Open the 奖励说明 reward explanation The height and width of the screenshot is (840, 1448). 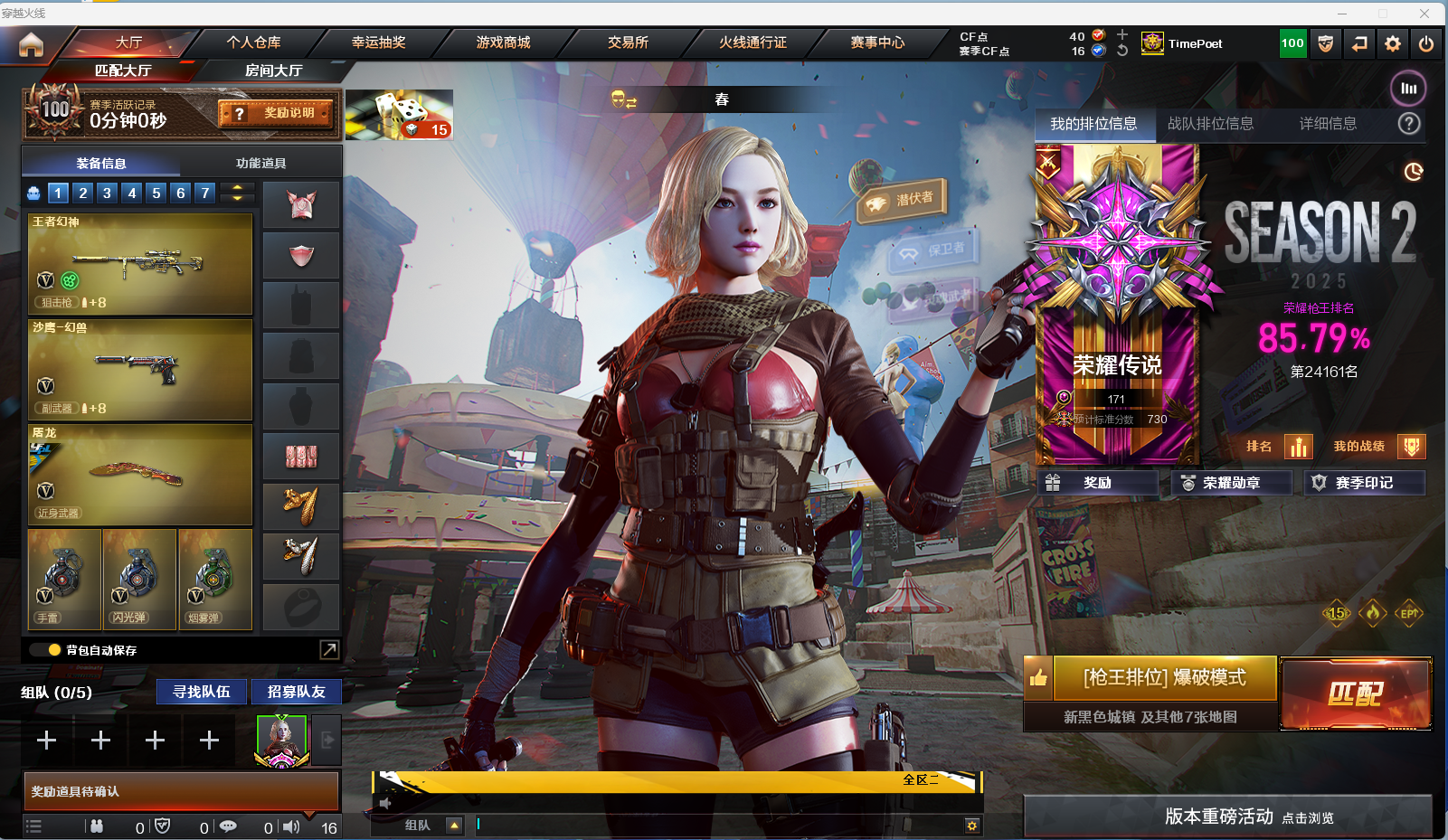[276, 113]
